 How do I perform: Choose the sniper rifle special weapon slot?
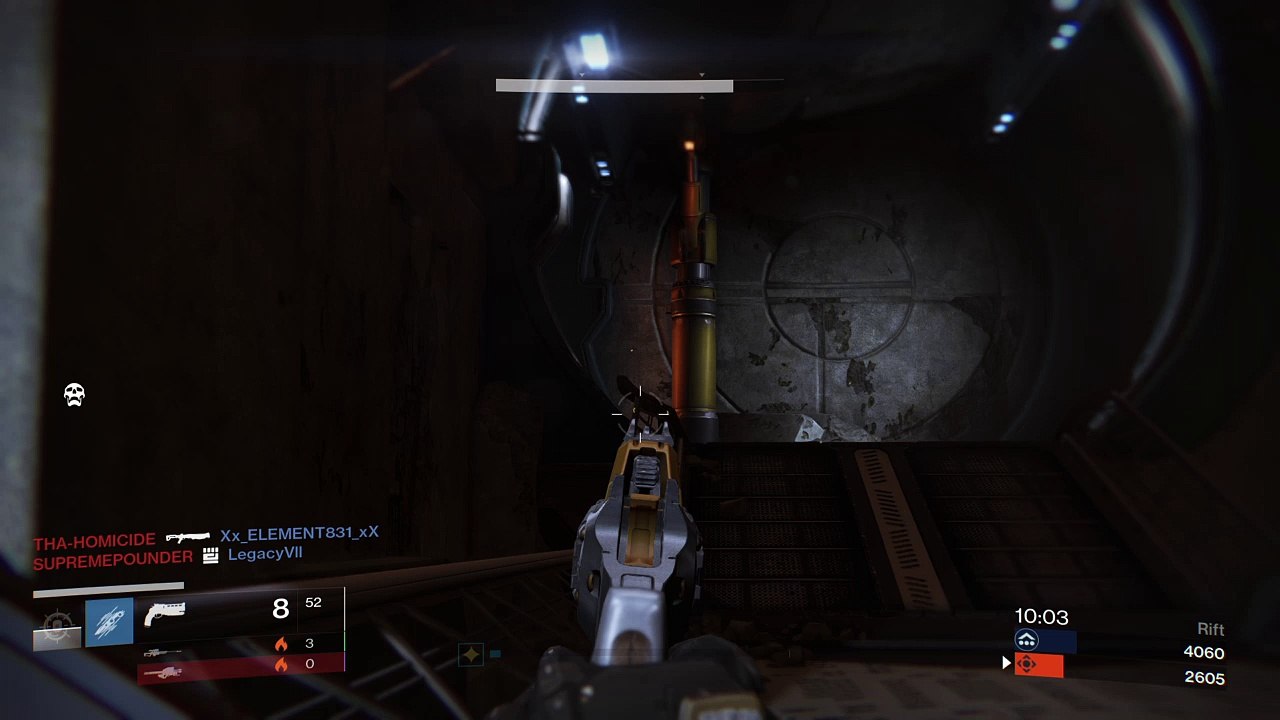click(162, 653)
